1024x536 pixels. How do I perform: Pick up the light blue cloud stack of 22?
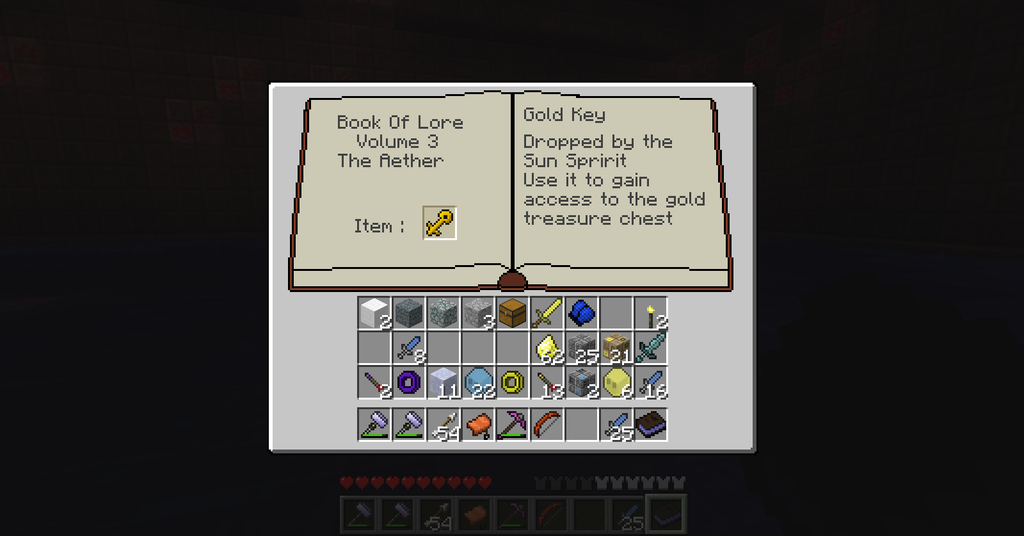coord(477,381)
